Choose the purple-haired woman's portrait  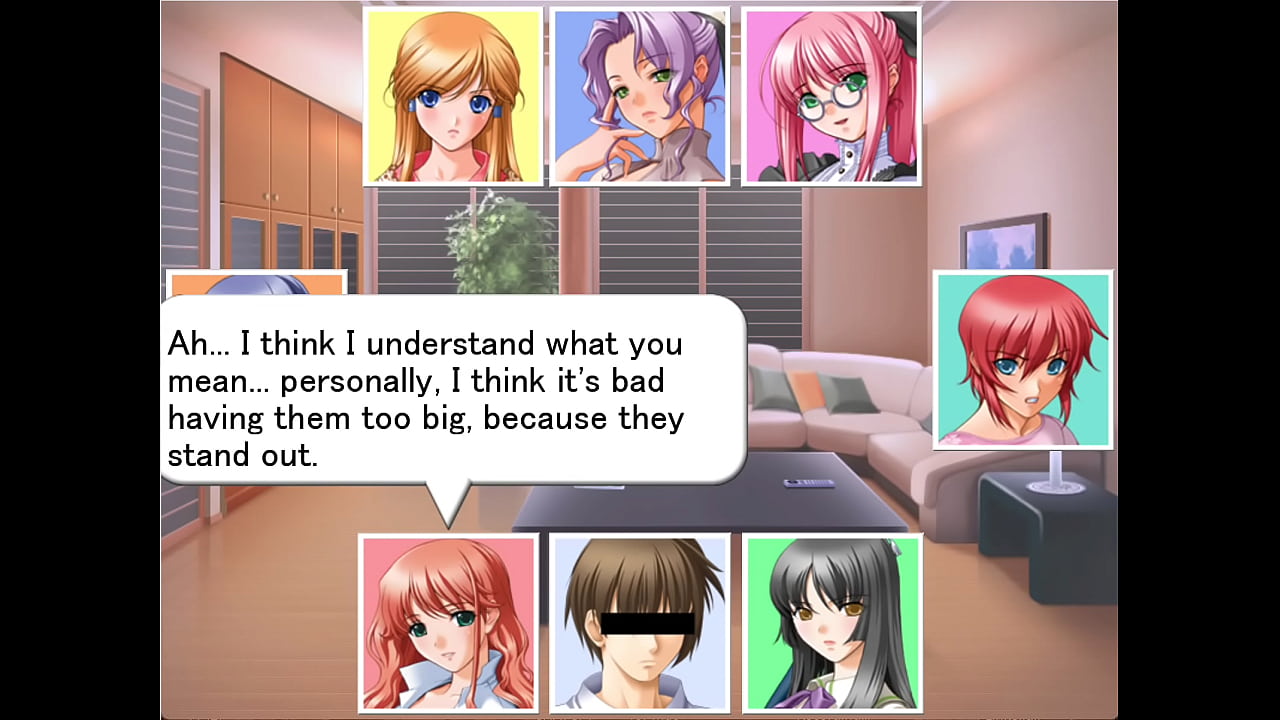tap(639, 96)
